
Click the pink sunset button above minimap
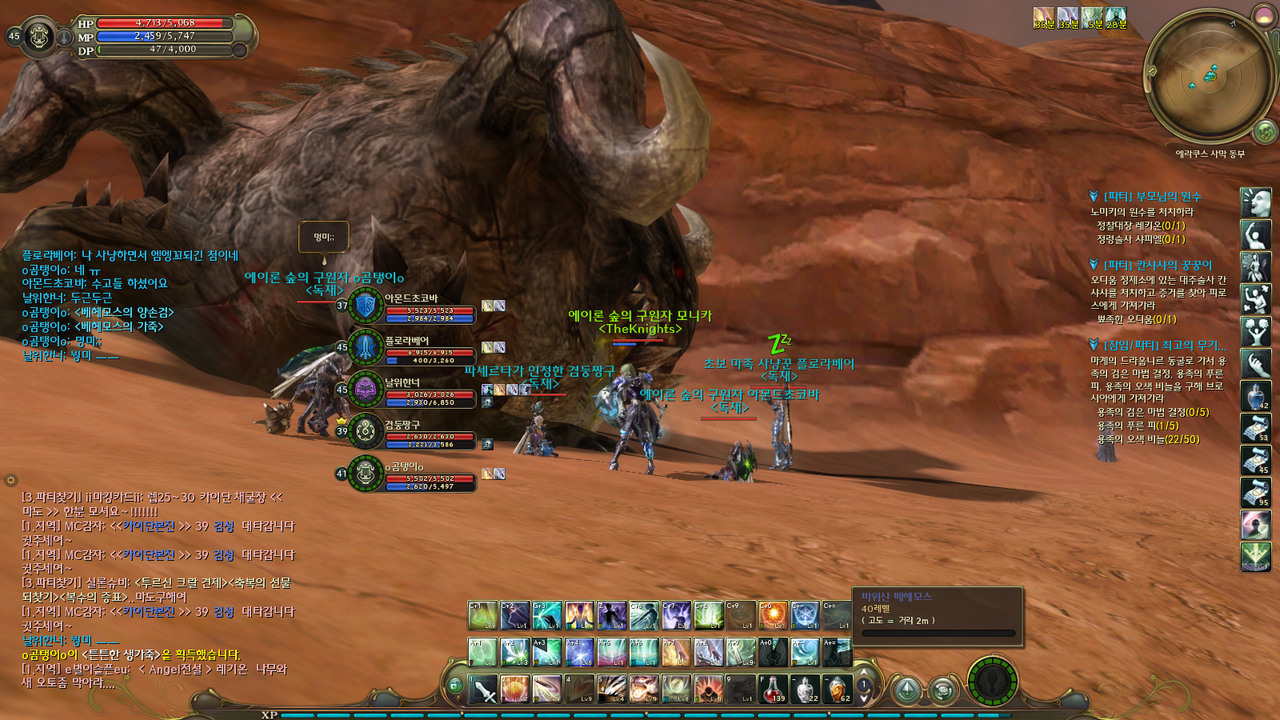(1264, 14)
